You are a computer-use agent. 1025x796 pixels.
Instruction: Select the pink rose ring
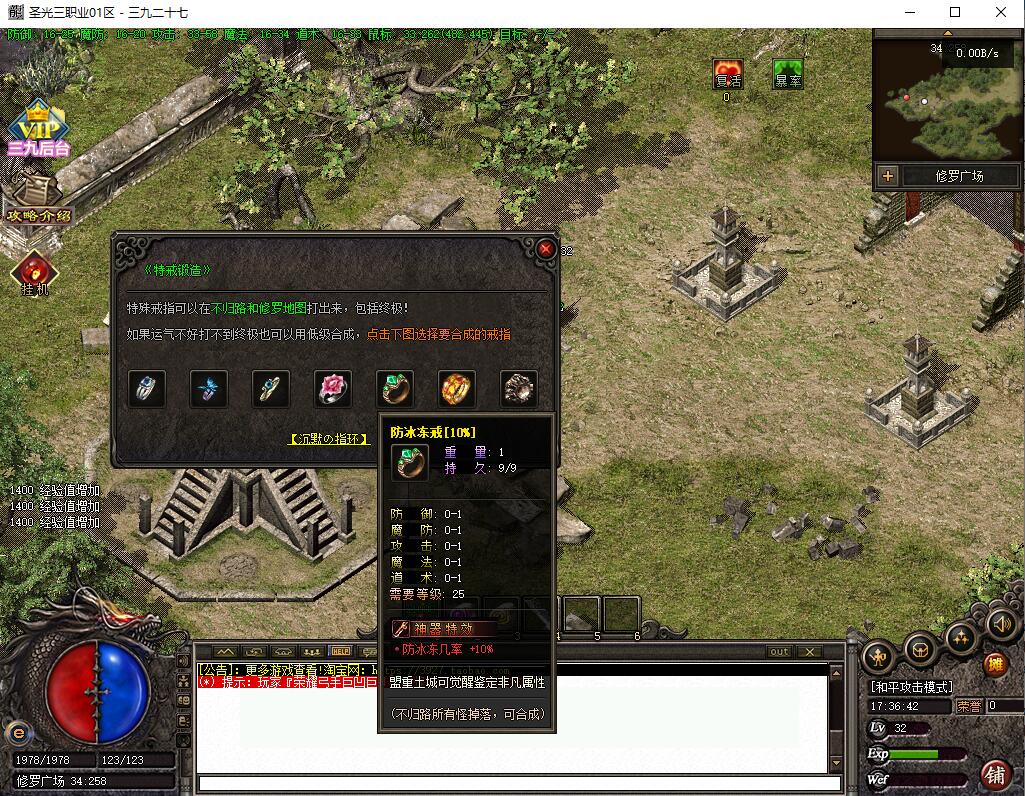333,389
